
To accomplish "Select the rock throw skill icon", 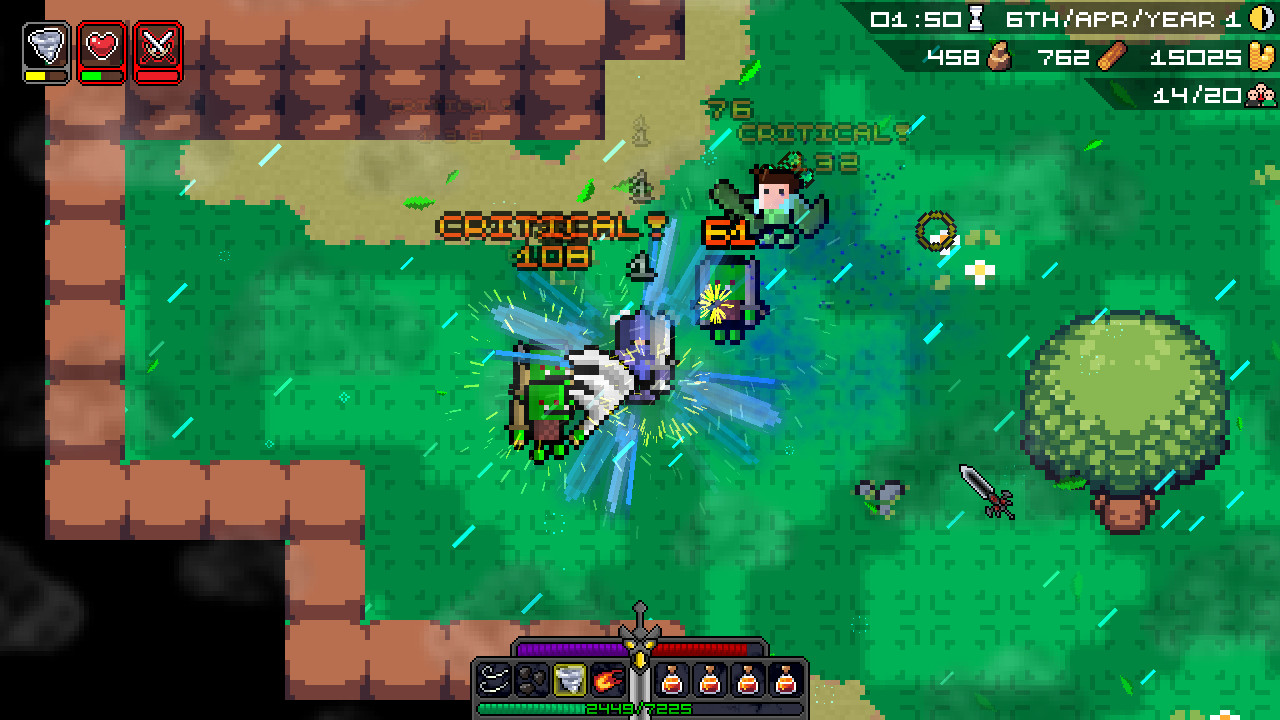I will (x=531, y=680).
